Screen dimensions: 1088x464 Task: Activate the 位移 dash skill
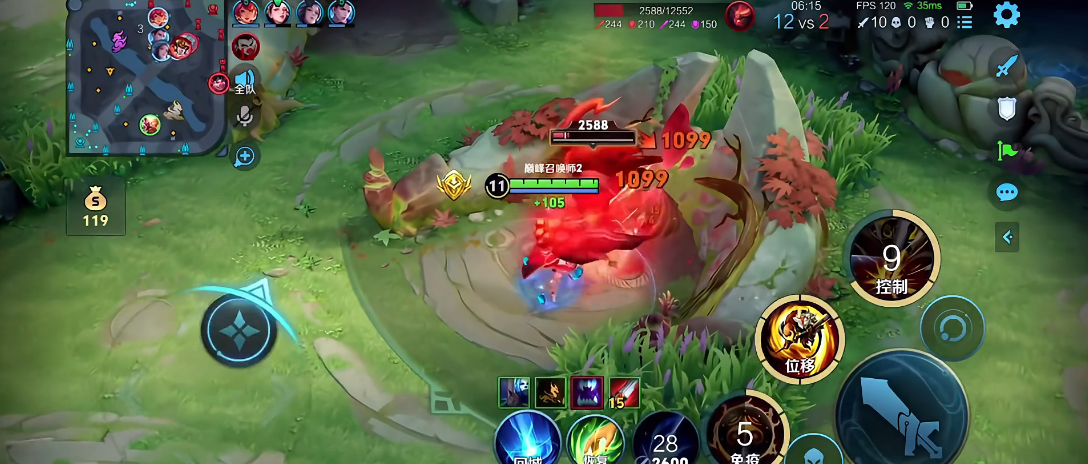(x=799, y=338)
